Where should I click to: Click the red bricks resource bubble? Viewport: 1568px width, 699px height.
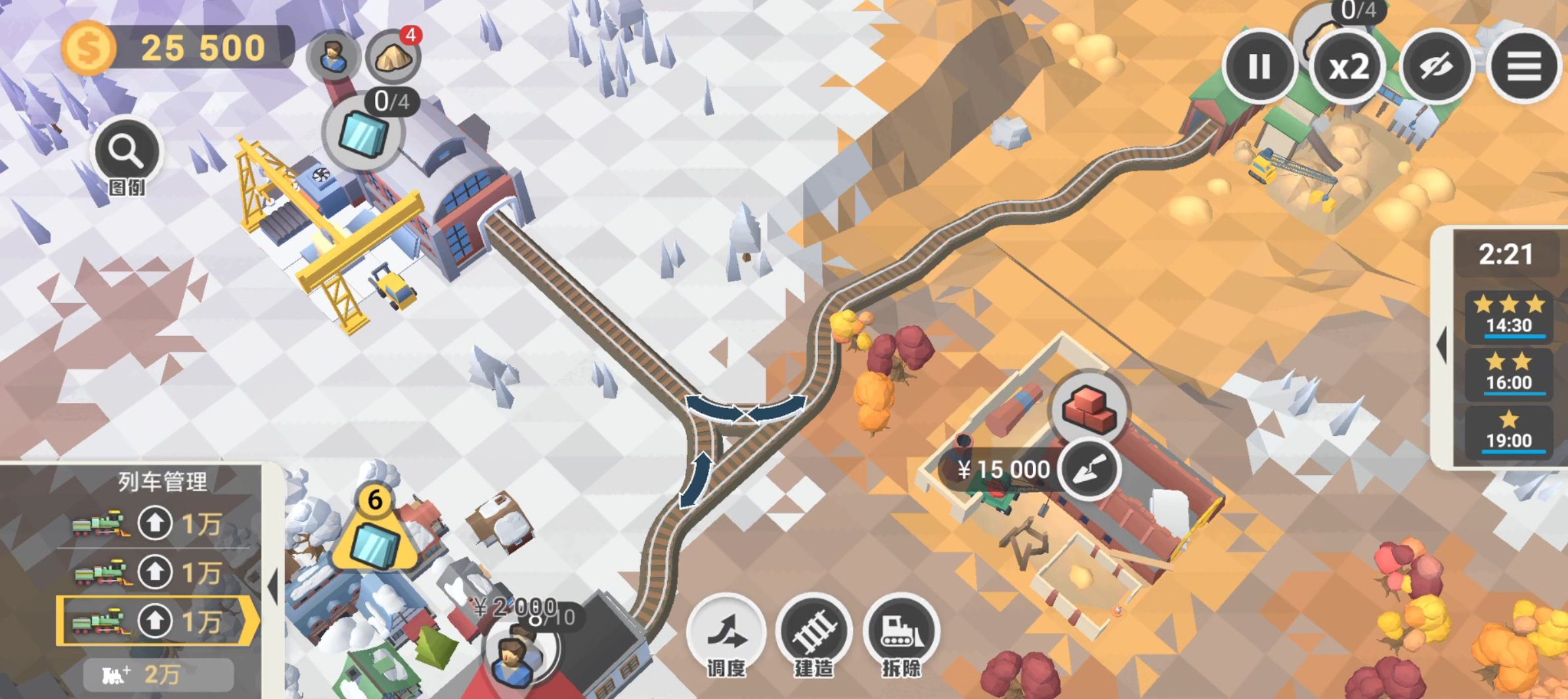click(1089, 408)
